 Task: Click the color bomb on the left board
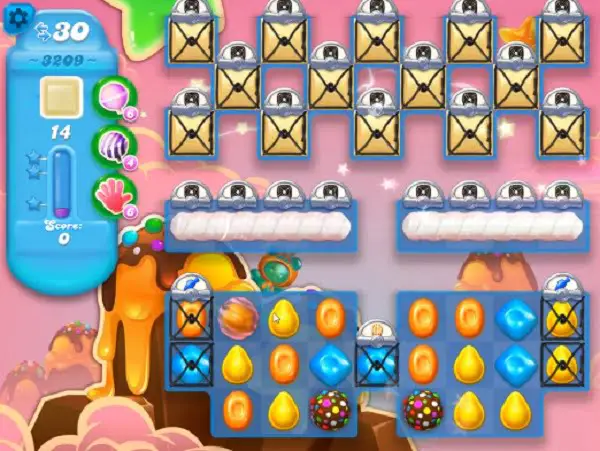[329, 407]
